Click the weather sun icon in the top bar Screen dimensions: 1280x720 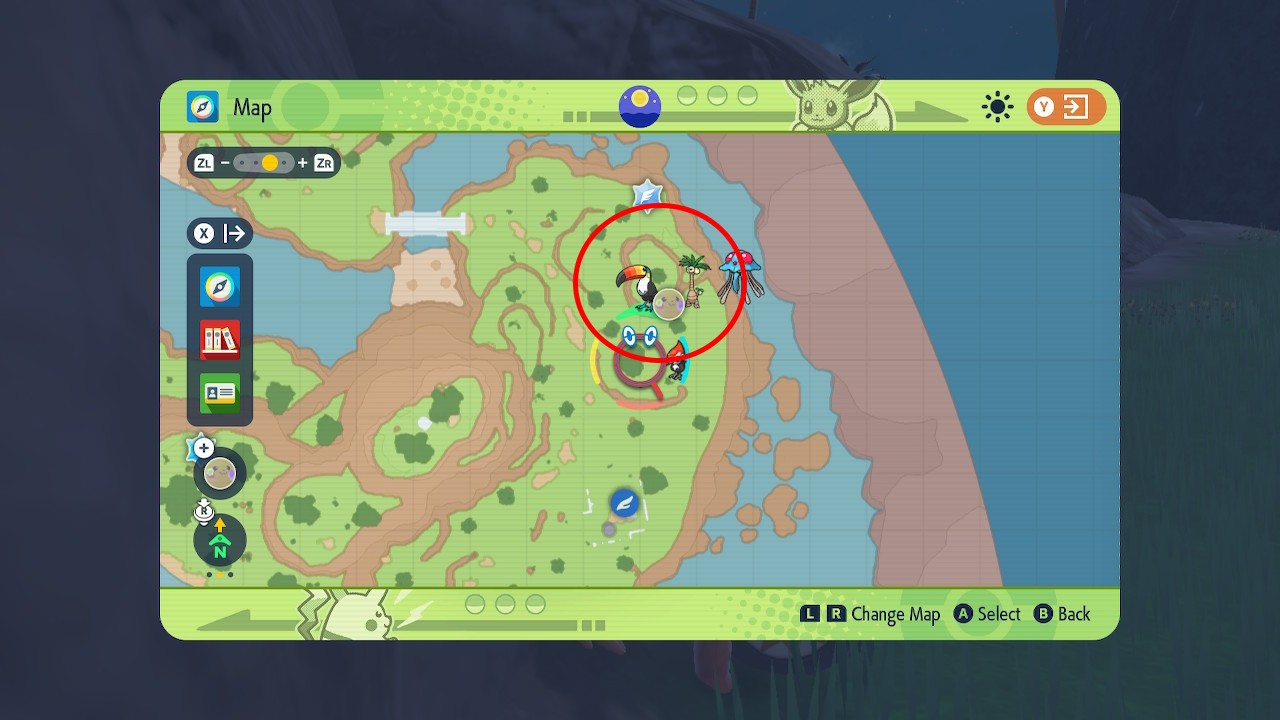pyautogui.click(x=997, y=107)
